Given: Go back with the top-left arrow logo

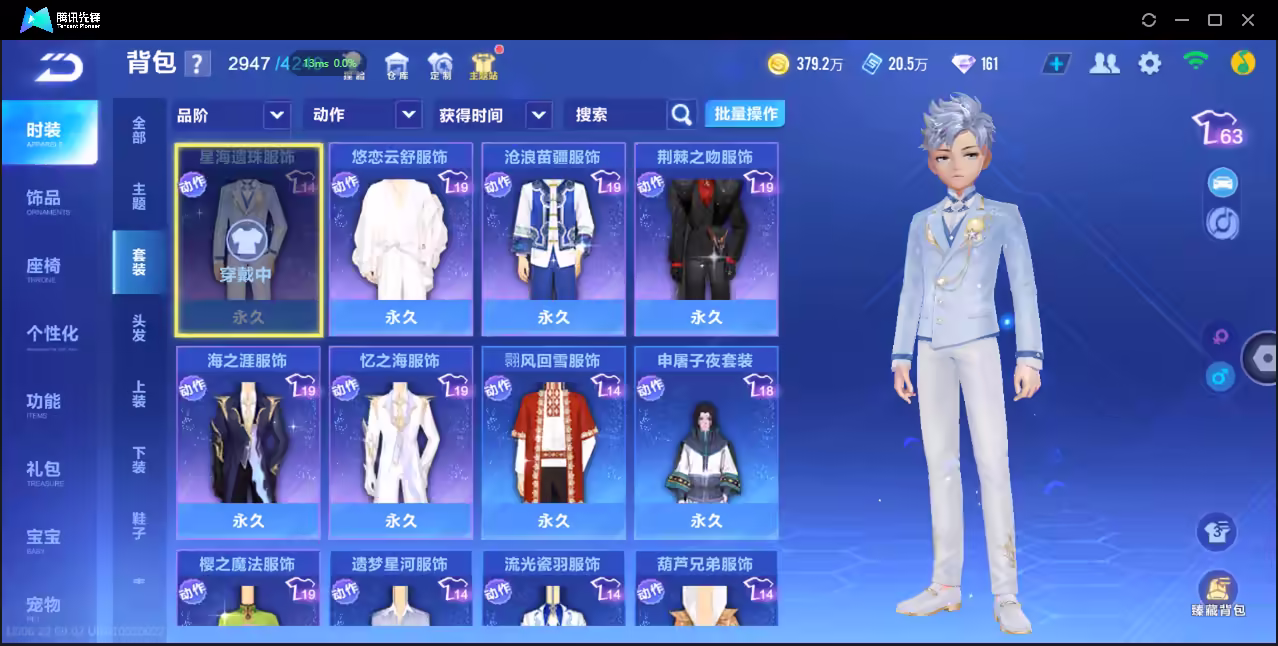Looking at the screenshot, I should (x=58, y=66).
